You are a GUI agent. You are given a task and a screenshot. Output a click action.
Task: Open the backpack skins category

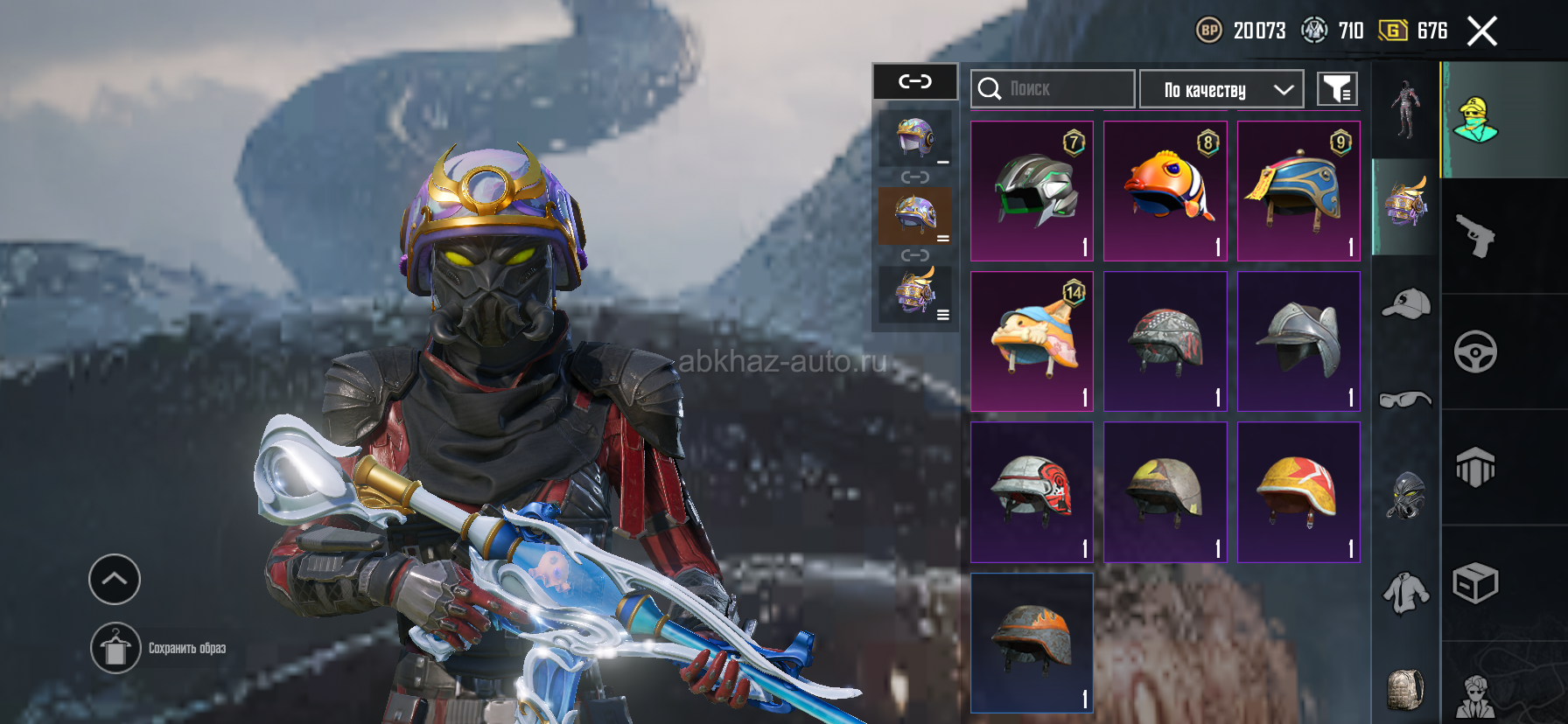(x=1405, y=689)
